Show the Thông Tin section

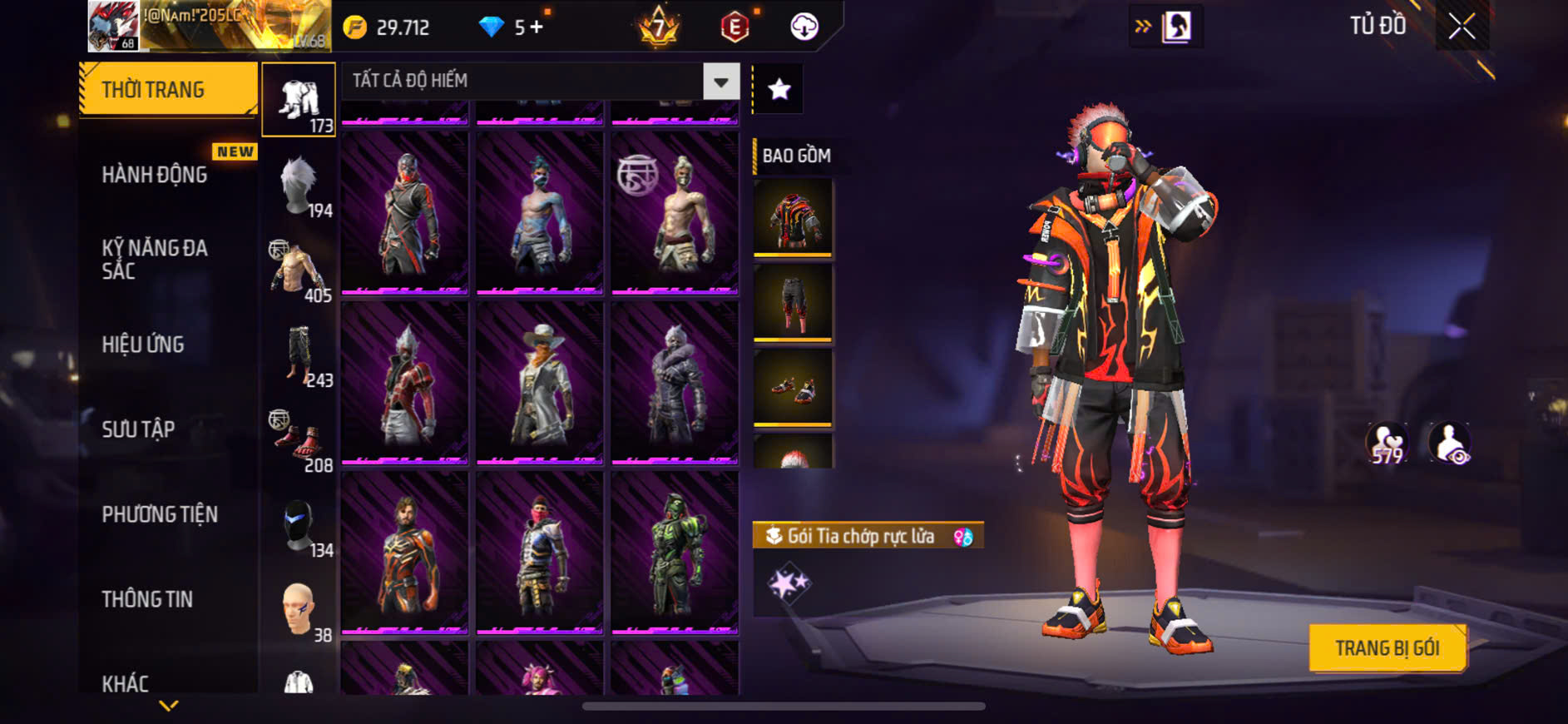(147, 599)
